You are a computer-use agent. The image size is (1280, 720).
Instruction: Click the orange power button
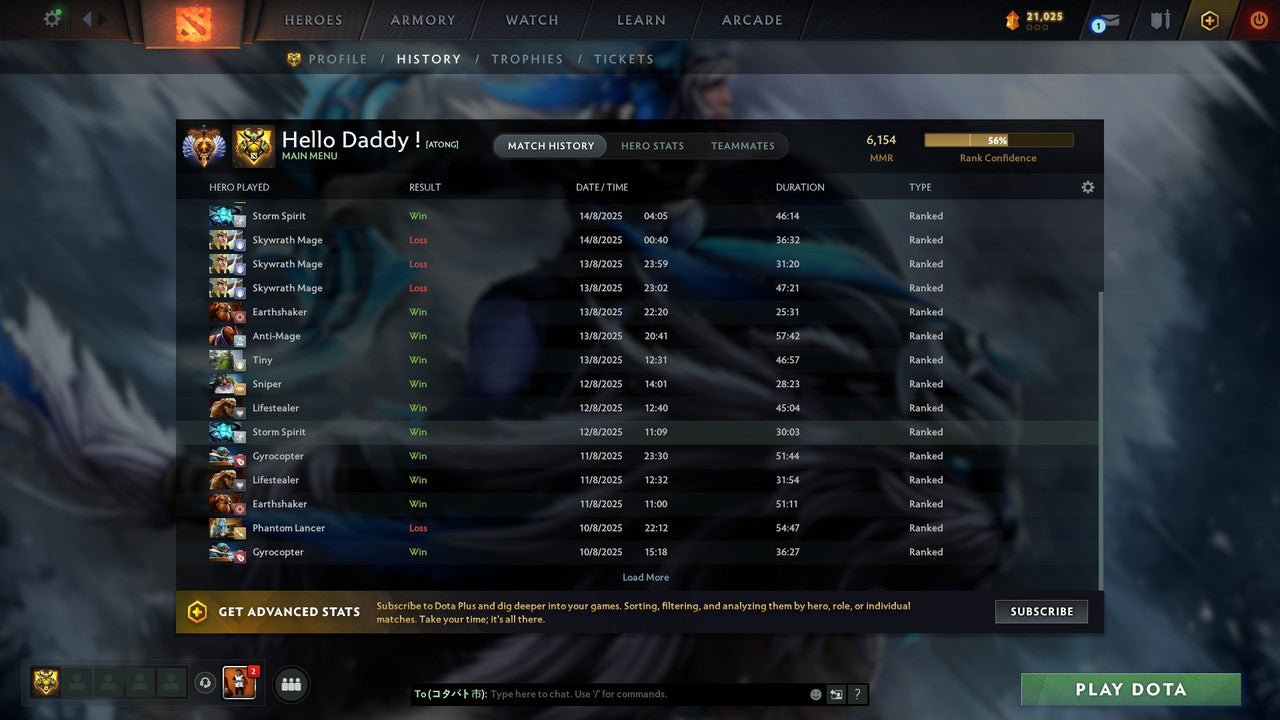tap(1258, 19)
